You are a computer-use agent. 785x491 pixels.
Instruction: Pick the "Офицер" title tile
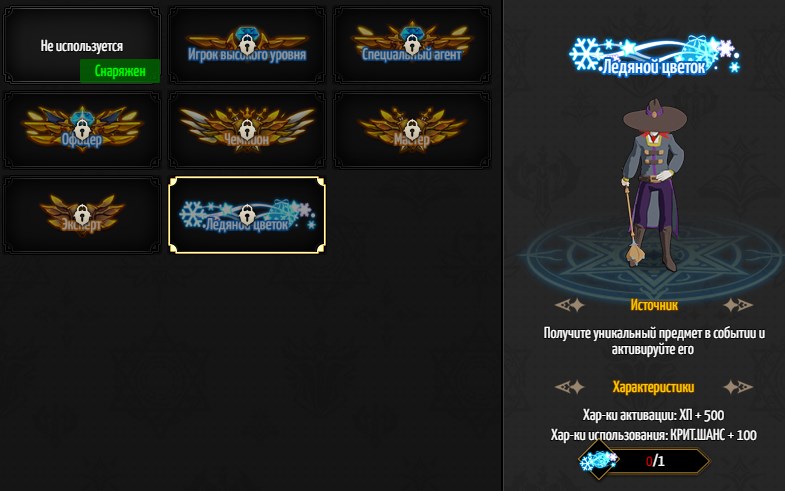click(82, 130)
